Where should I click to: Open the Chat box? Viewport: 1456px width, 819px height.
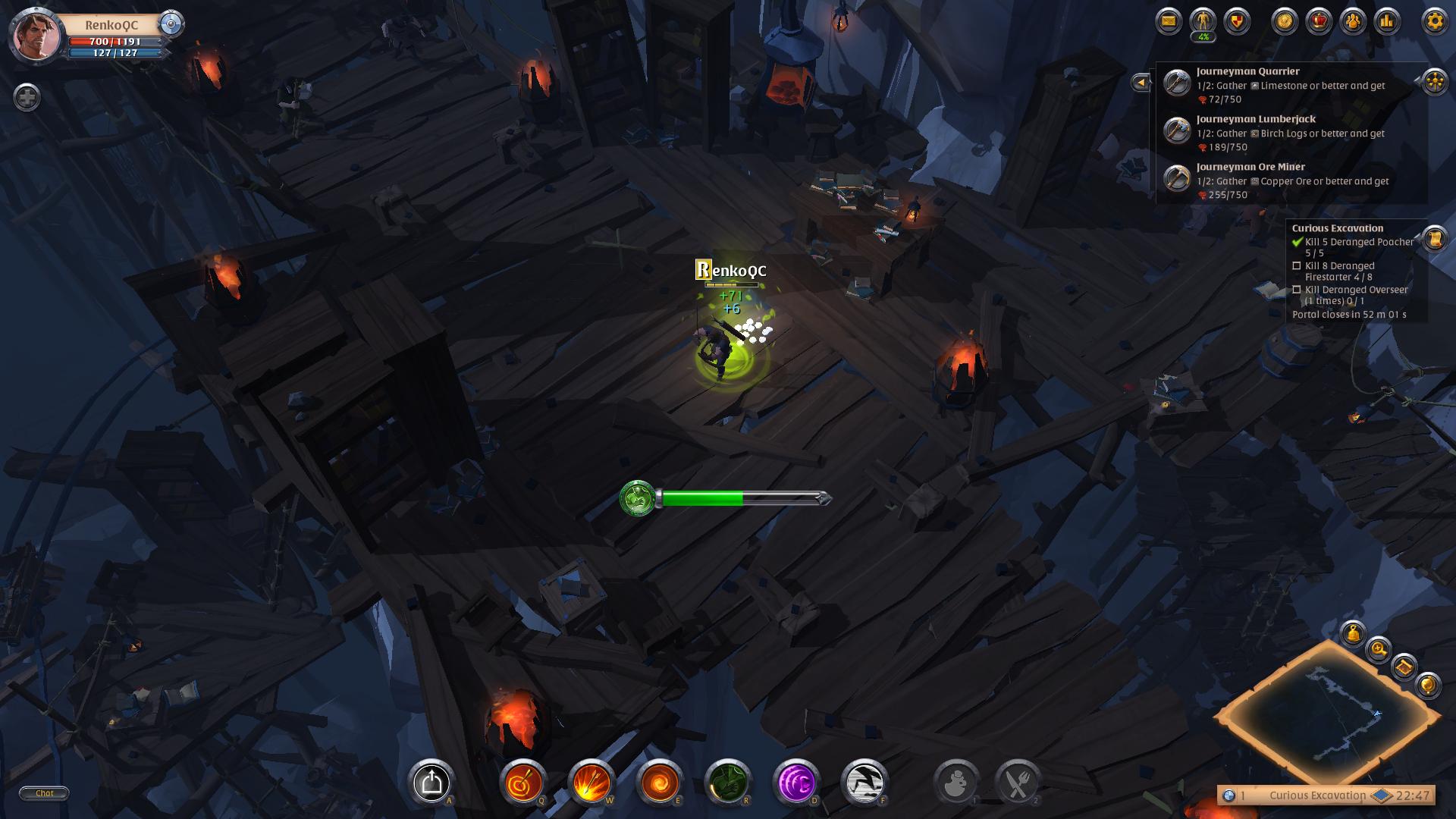(x=44, y=793)
